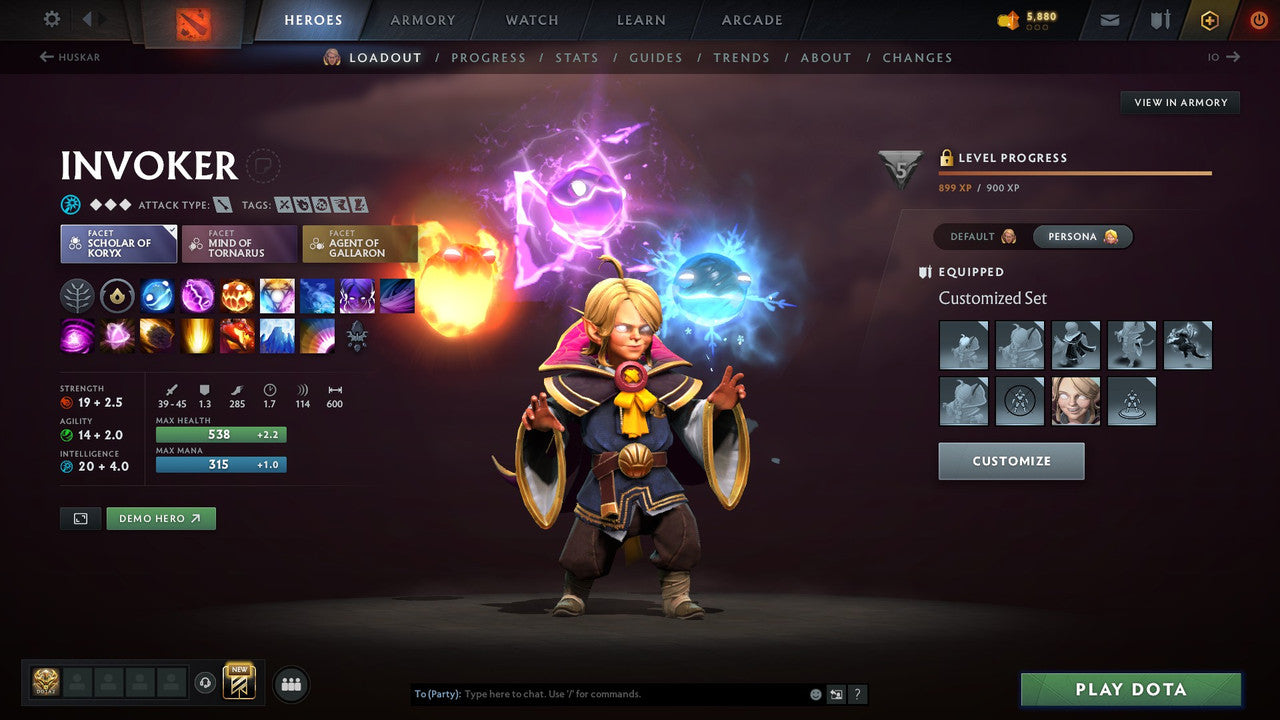The height and width of the screenshot is (720, 1280).
Task: Click the Level Progress XP bar
Action: click(1075, 172)
